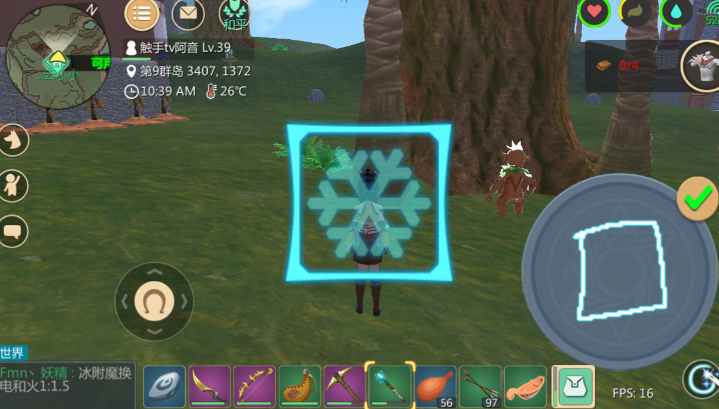Select the orange gourd horn hotbar slot
This screenshot has width=719, height=409.
pos(299,385)
